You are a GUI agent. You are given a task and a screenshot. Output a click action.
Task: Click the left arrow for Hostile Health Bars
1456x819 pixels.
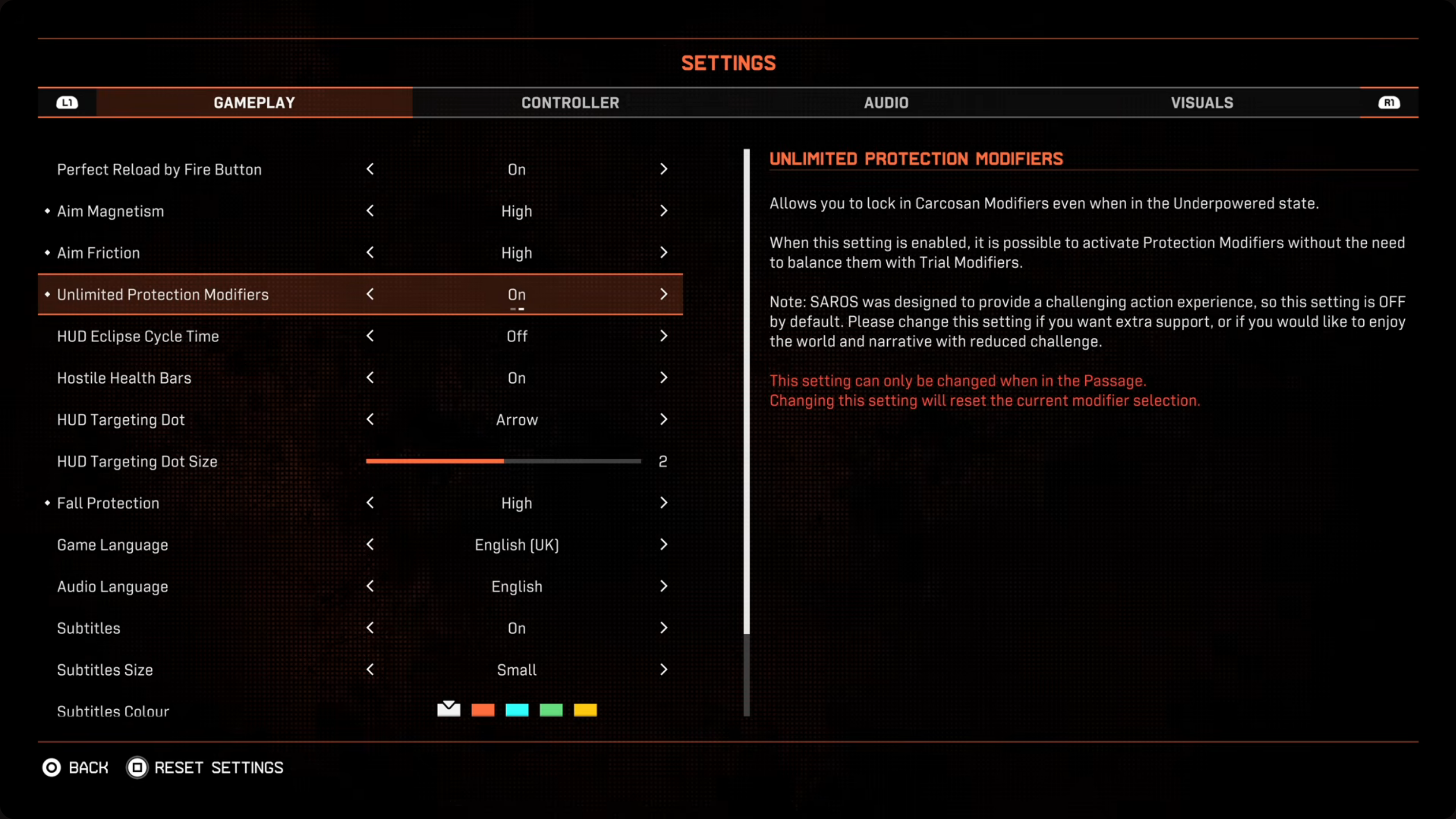point(370,378)
